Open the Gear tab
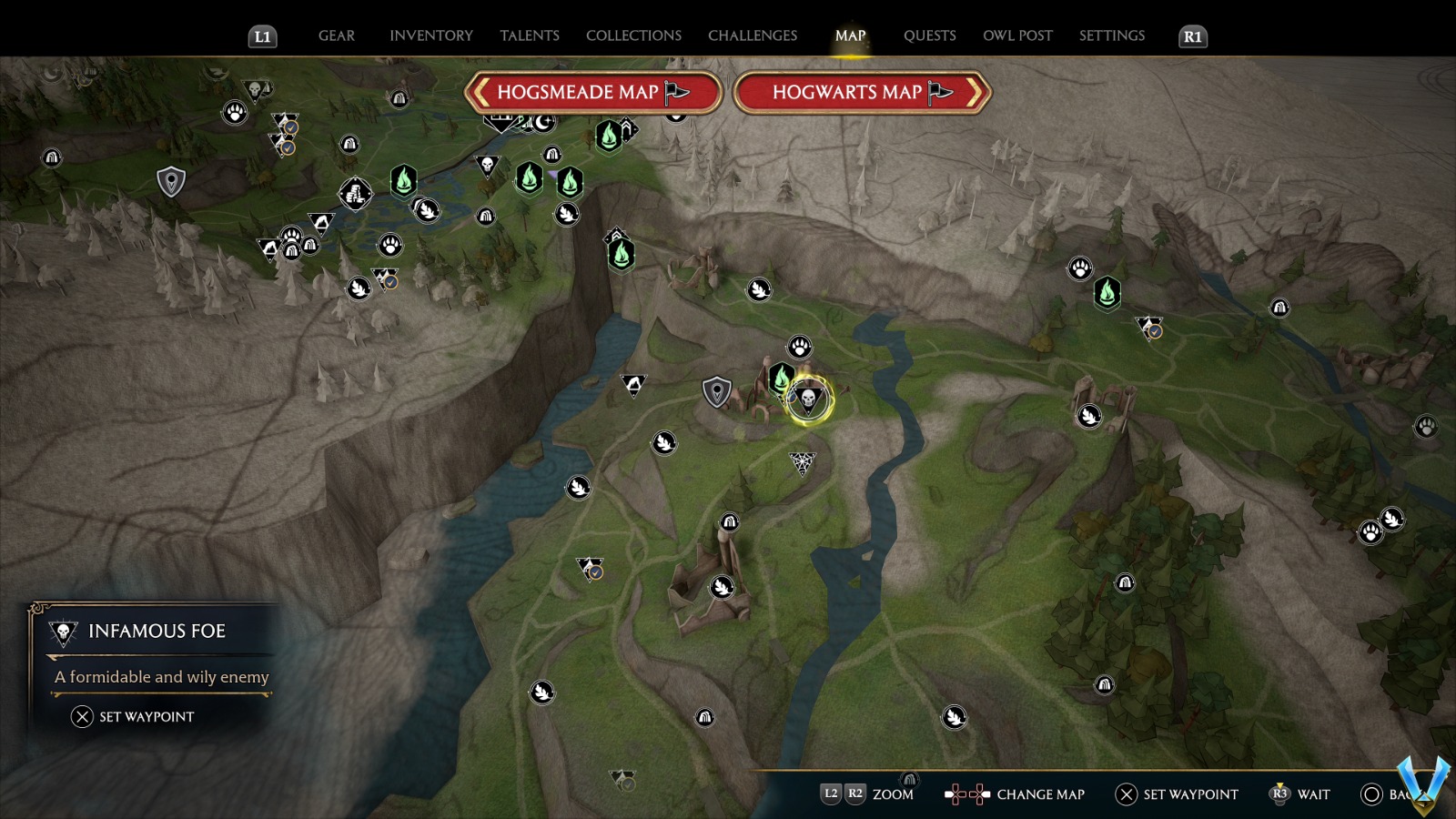 click(x=336, y=35)
